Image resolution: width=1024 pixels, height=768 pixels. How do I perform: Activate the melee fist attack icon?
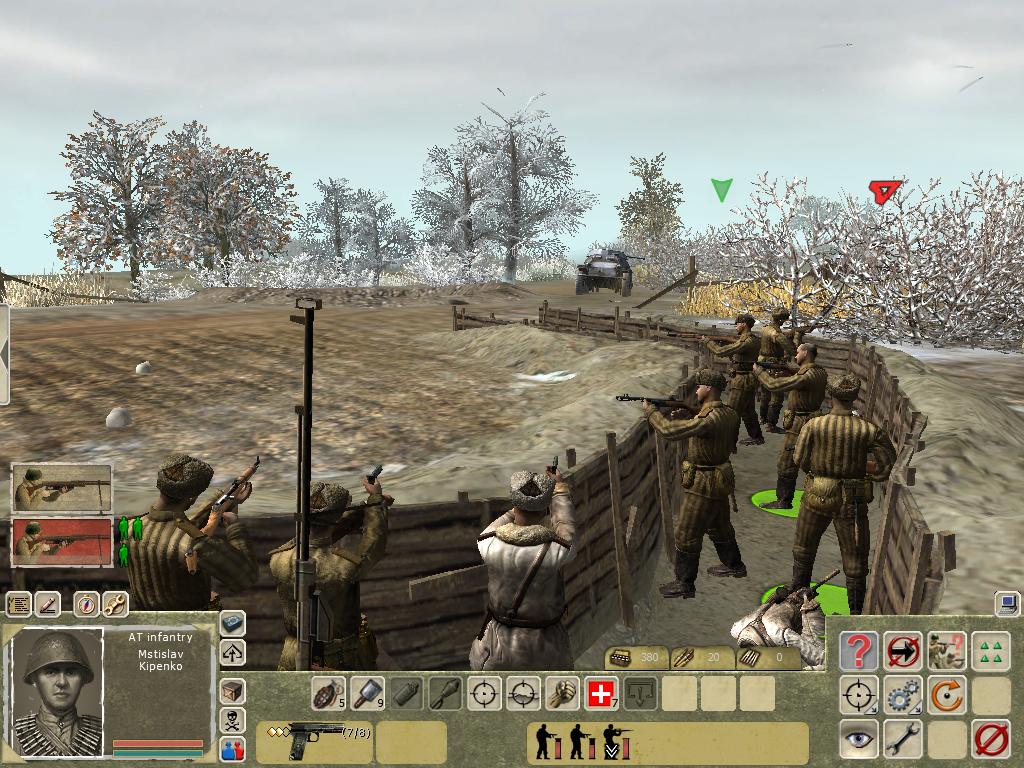coord(562,693)
